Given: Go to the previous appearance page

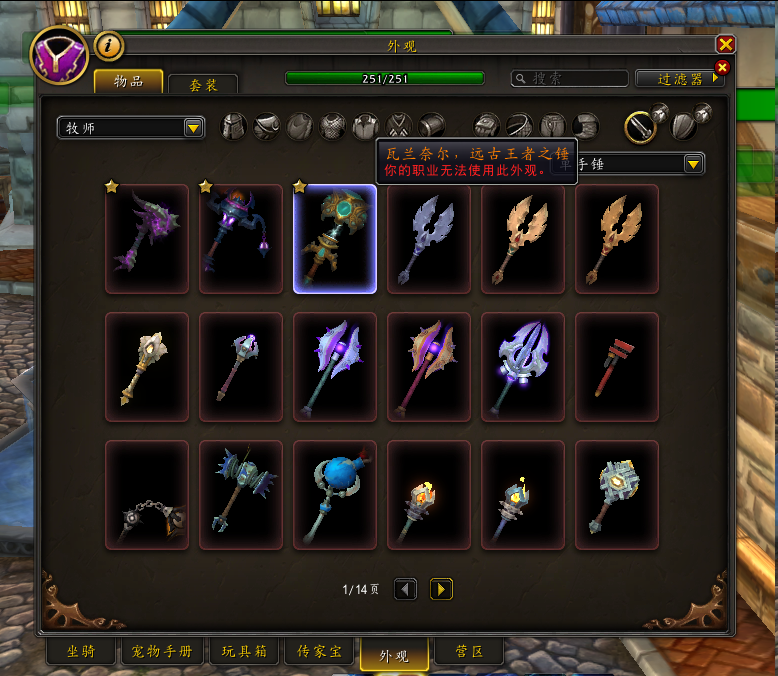Looking at the screenshot, I should click(405, 589).
